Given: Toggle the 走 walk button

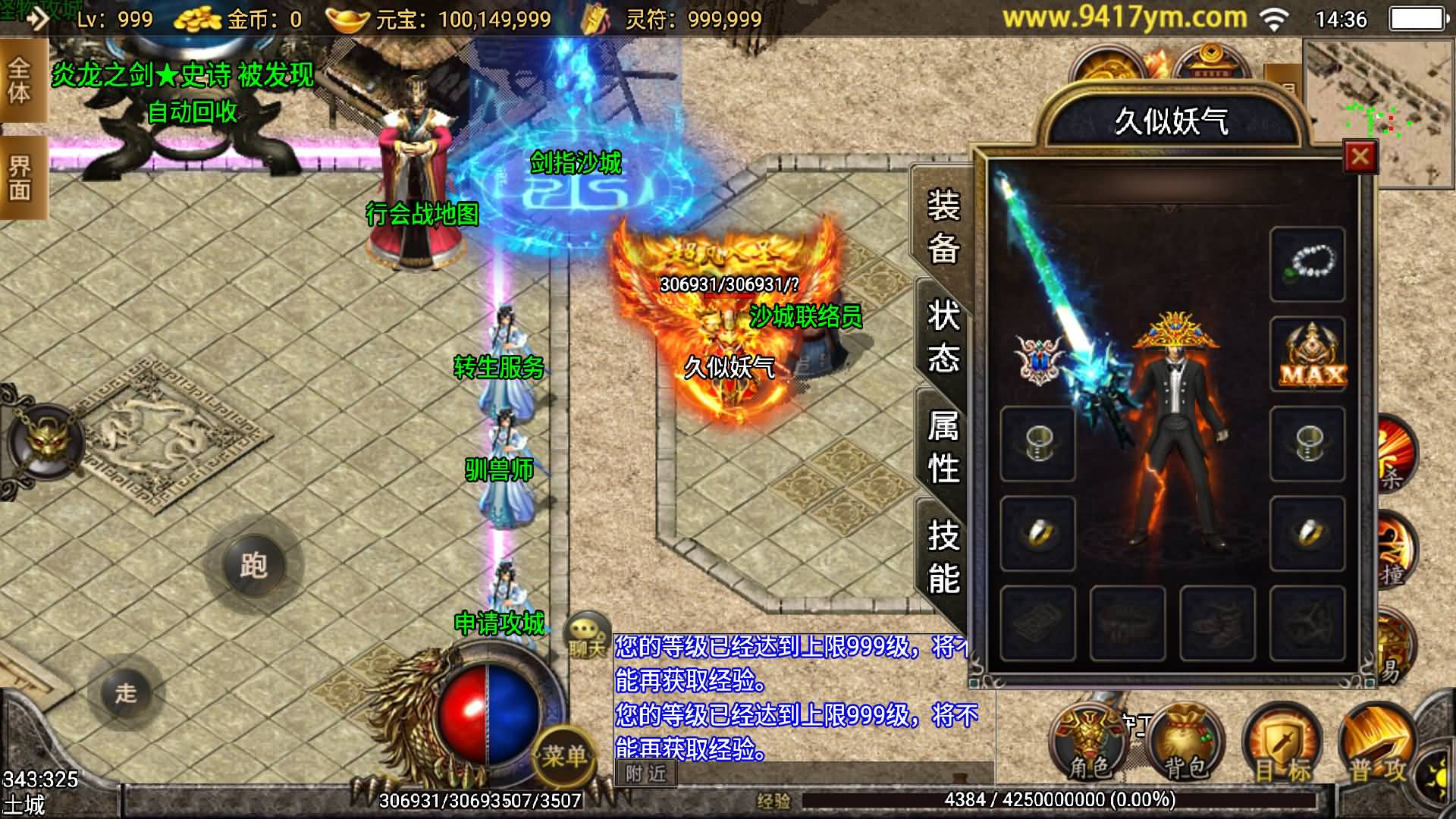Looking at the screenshot, I should click(126, 692).
